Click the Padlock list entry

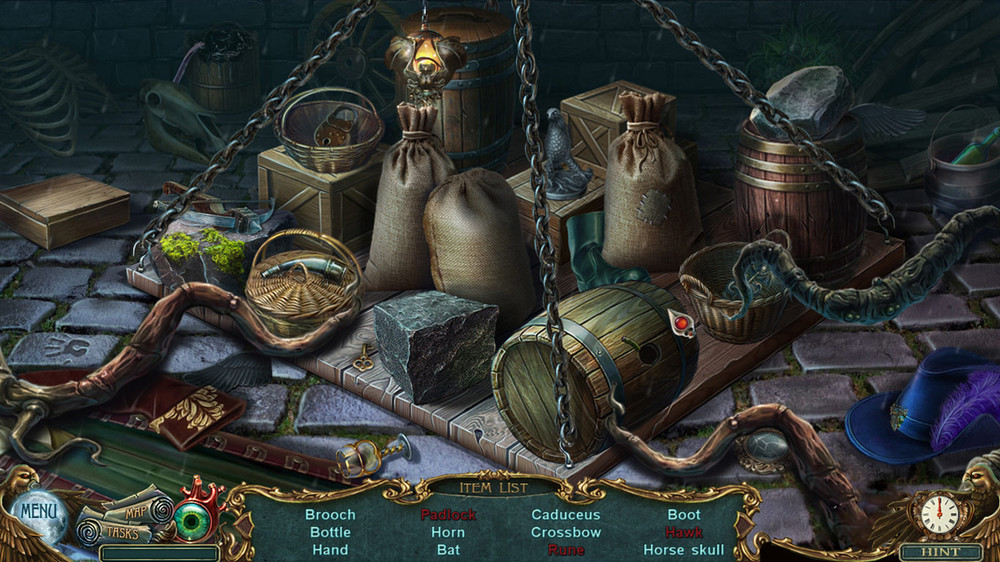[448, 515]
